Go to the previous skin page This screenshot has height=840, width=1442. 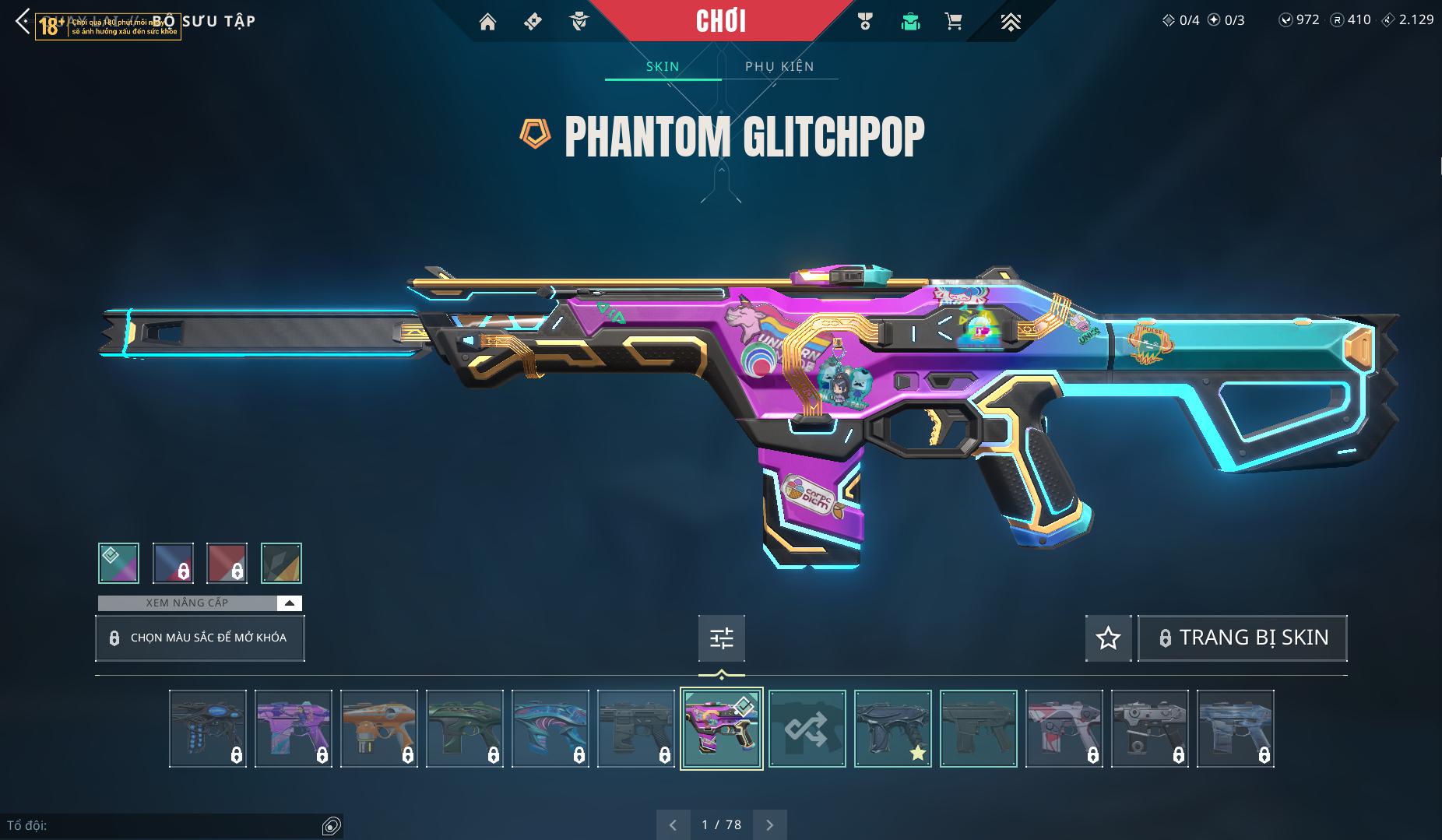point(674,824)
